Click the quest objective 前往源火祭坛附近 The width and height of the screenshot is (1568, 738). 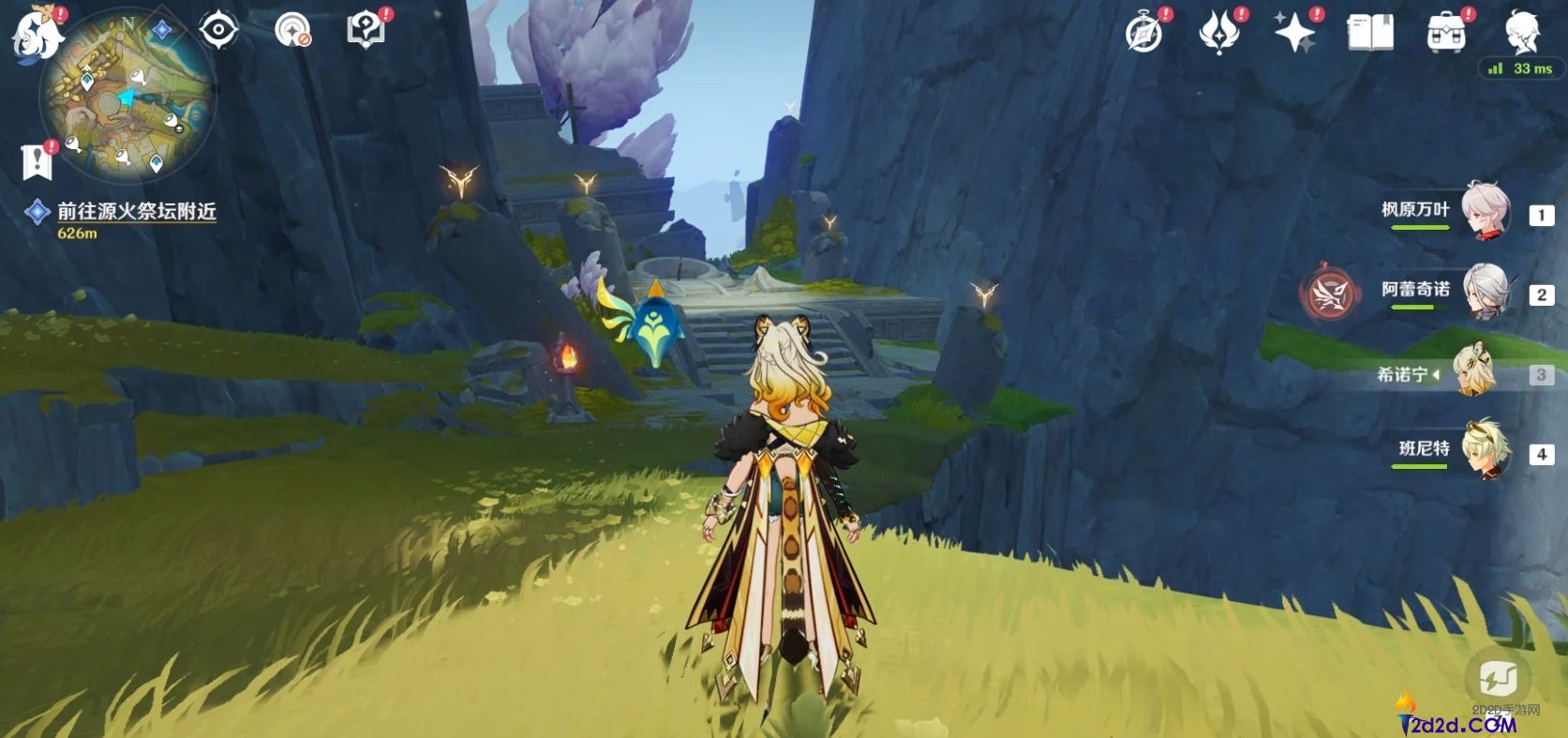pos(137,212)
